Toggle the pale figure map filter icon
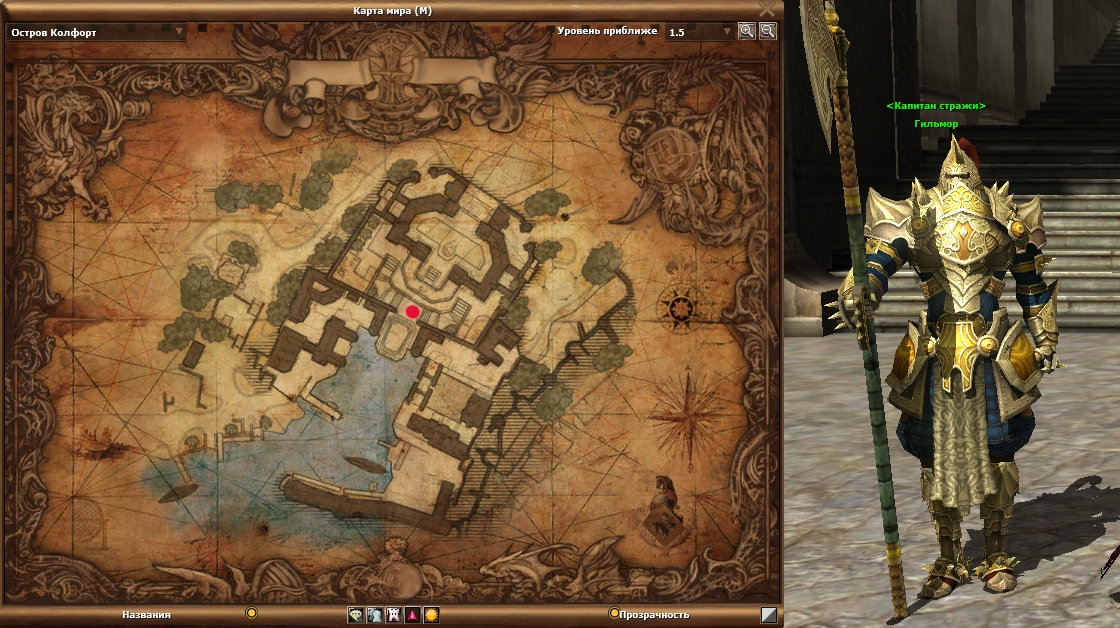This screenshot has height=628, width=1120. click(374, 615)
